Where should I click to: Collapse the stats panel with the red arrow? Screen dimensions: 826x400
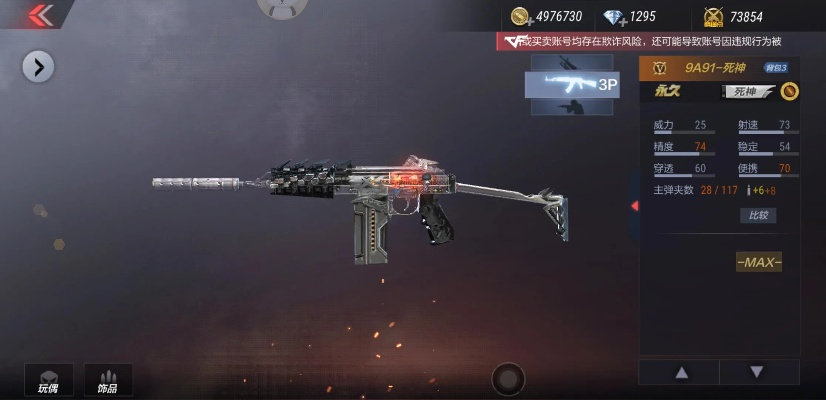click(634, 206)
